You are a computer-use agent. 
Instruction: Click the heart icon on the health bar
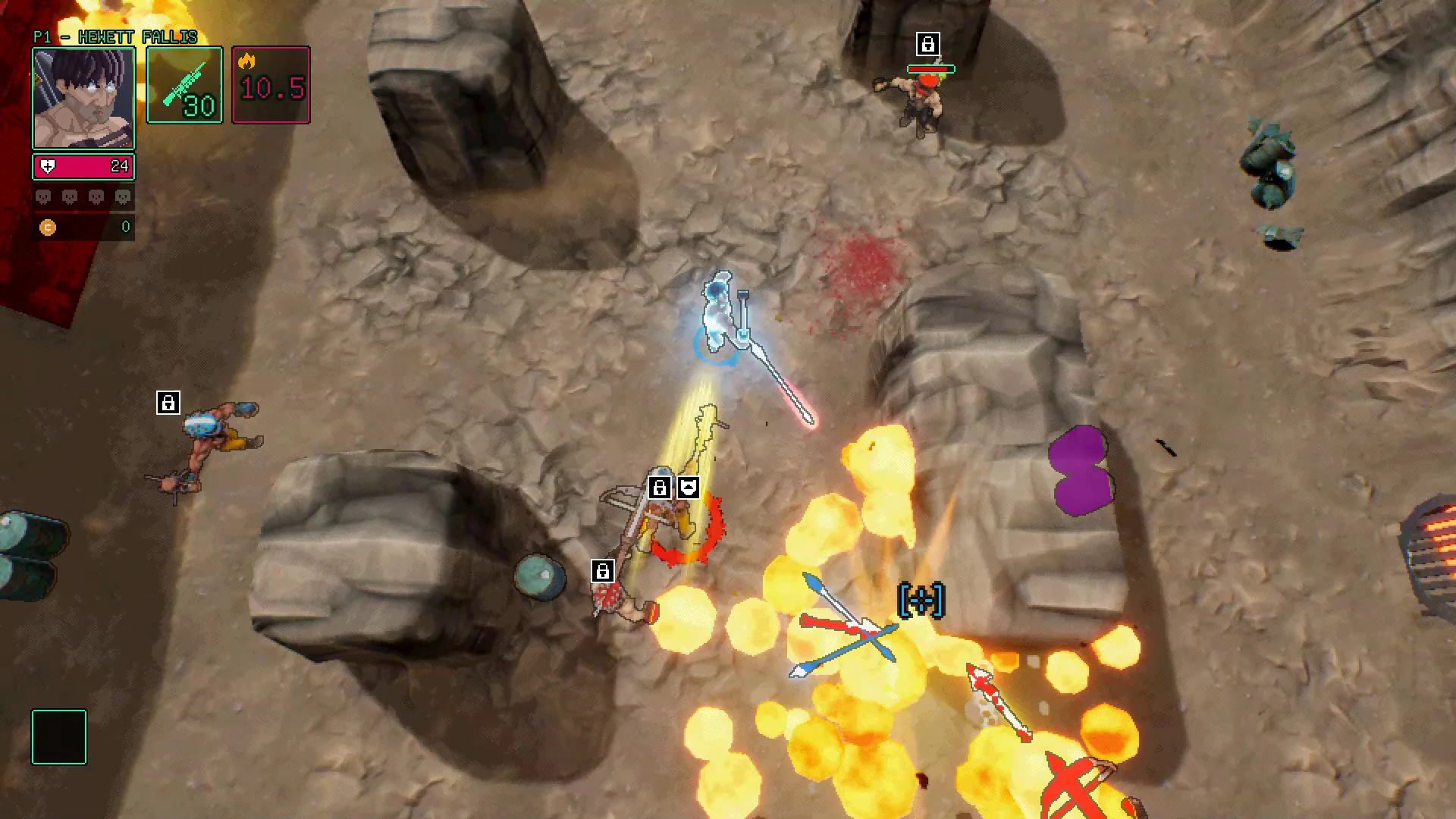[x=47, y=166]
